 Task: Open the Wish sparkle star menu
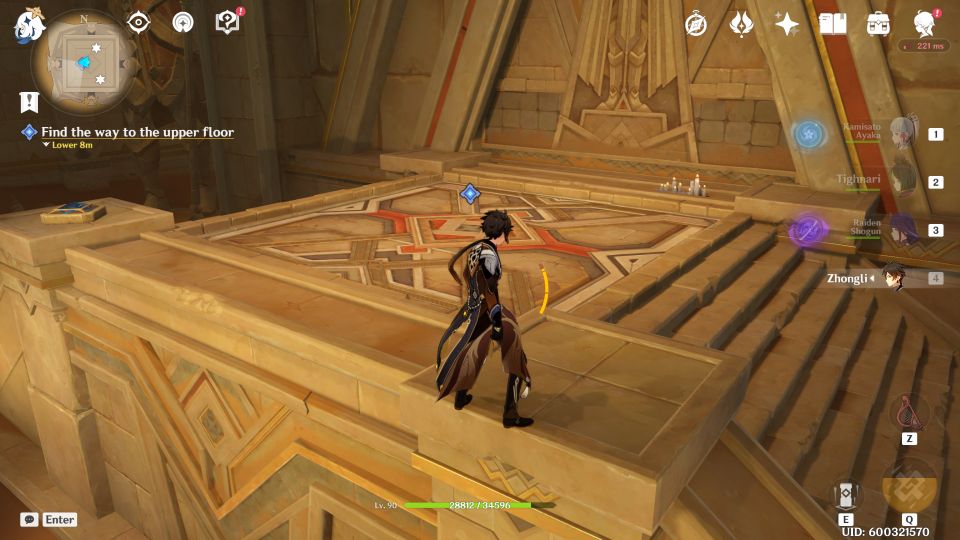click(x=787, y=24)
